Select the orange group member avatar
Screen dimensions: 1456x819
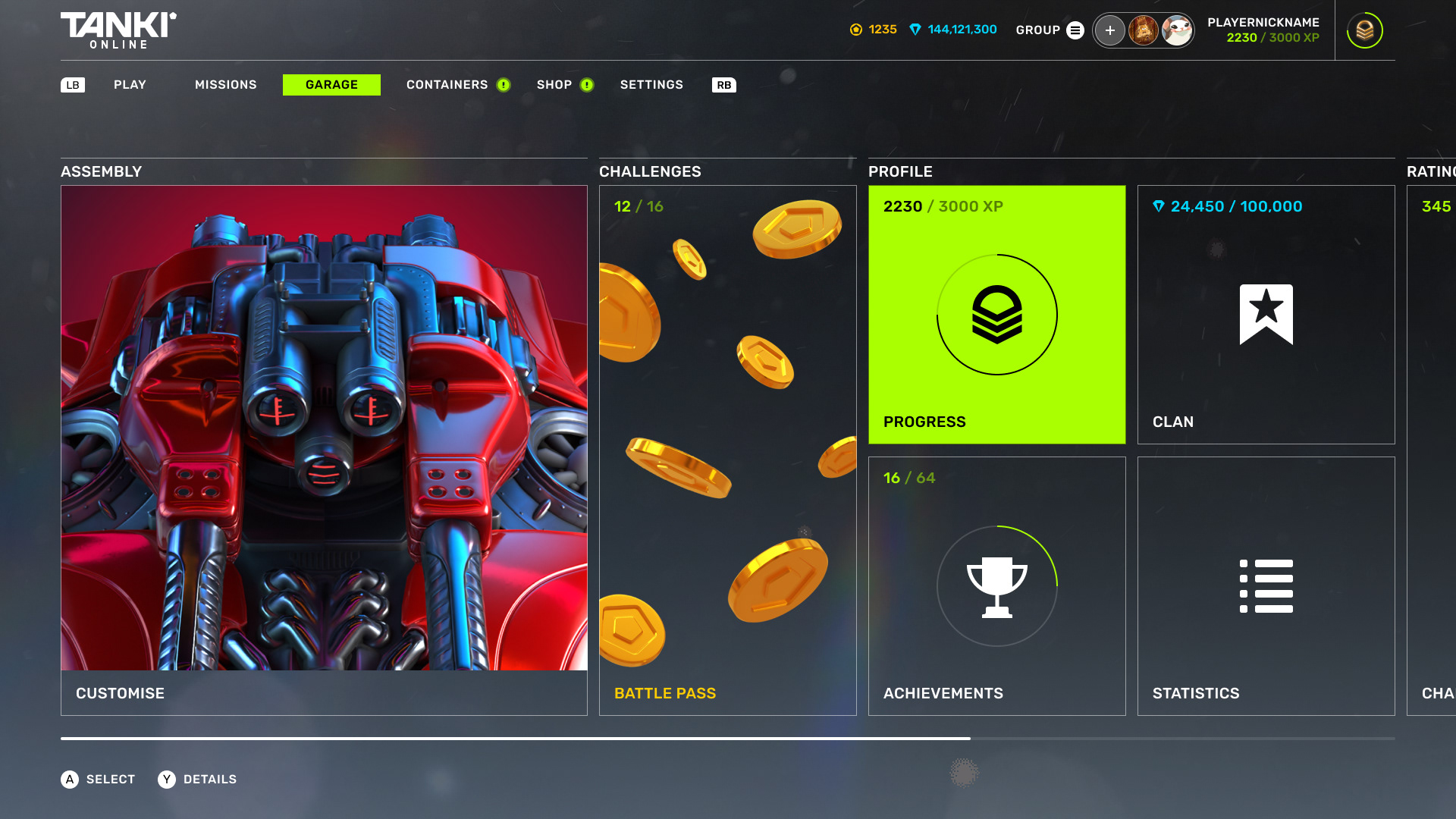pyautogui.click(x=1143, y=30)
